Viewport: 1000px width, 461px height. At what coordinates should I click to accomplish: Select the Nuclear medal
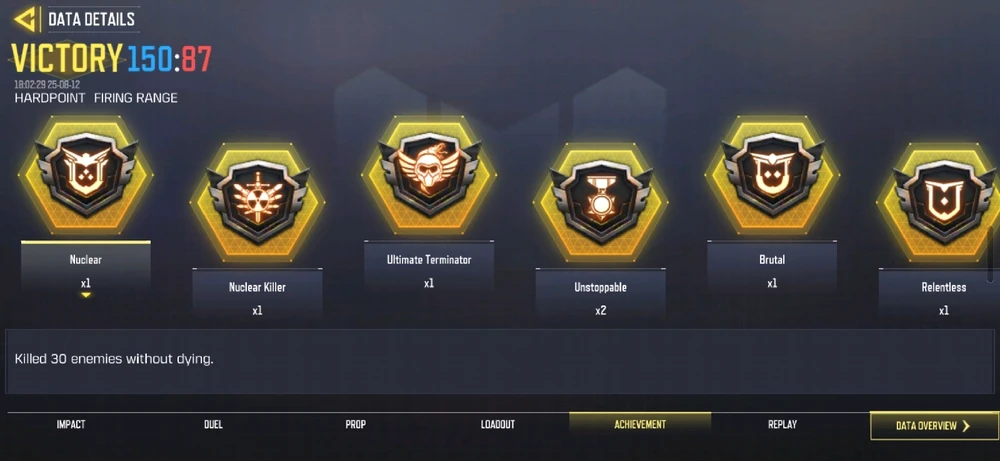tap(85, 177)
